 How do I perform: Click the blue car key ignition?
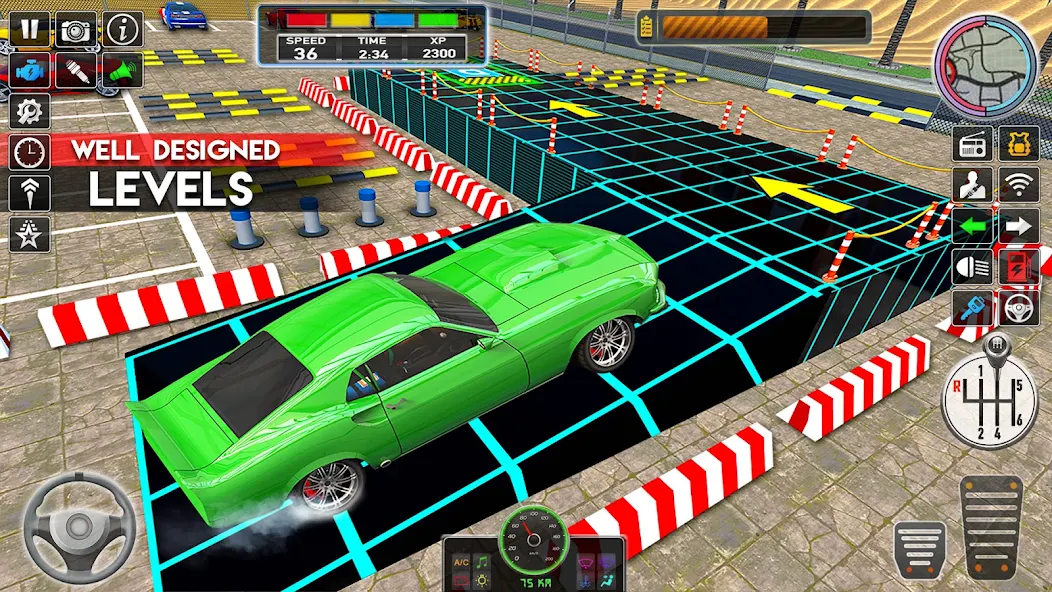[971, 307]
